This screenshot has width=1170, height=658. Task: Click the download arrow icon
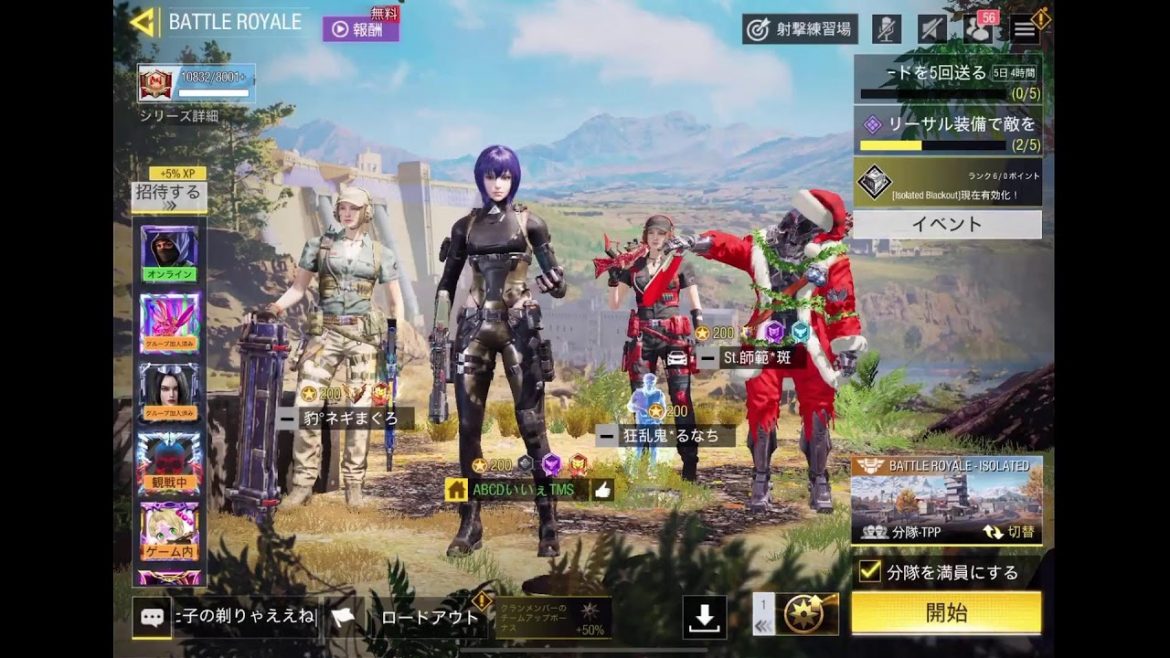coord(704,618)
